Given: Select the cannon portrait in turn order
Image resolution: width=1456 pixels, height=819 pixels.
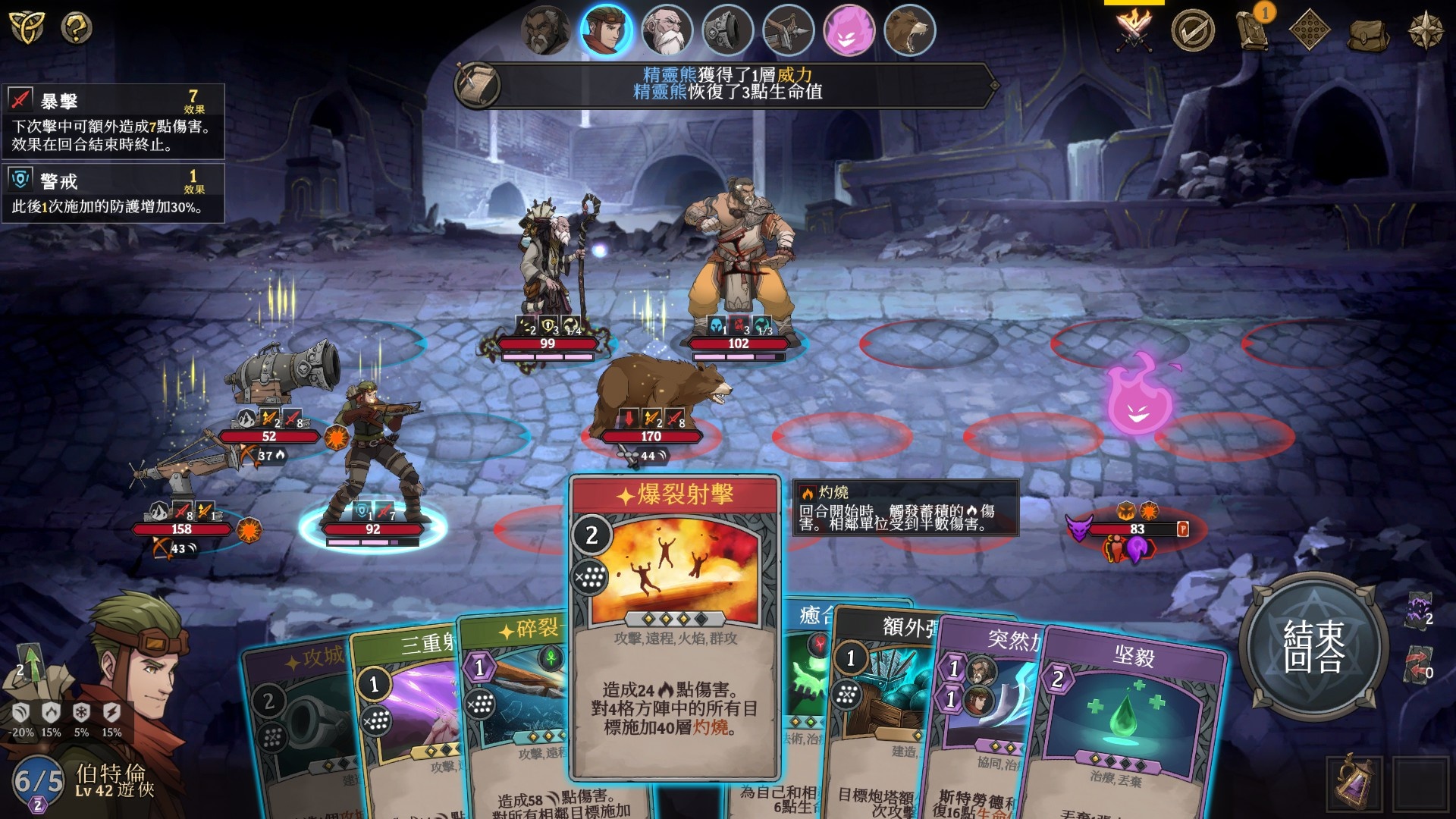Looking at the screenshot, I should [x=727, y=30].
